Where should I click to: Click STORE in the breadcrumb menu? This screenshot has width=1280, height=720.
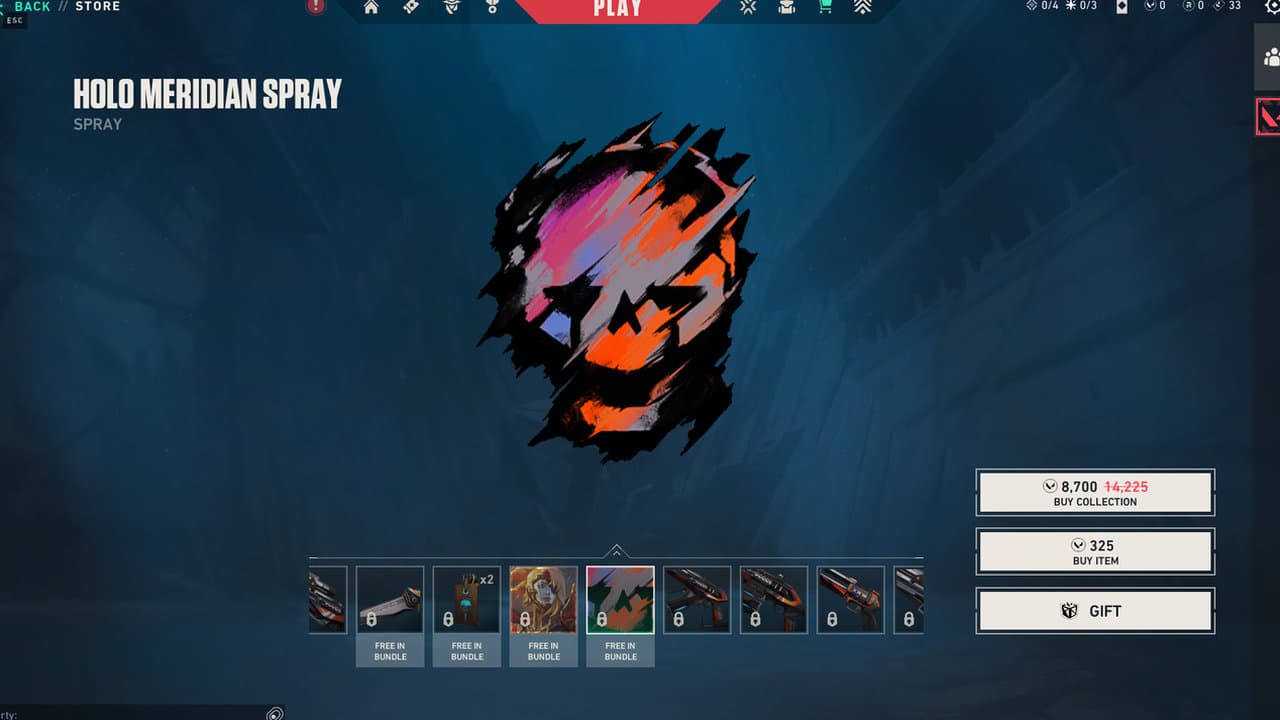pyautogui.click(x=97, y=5)
